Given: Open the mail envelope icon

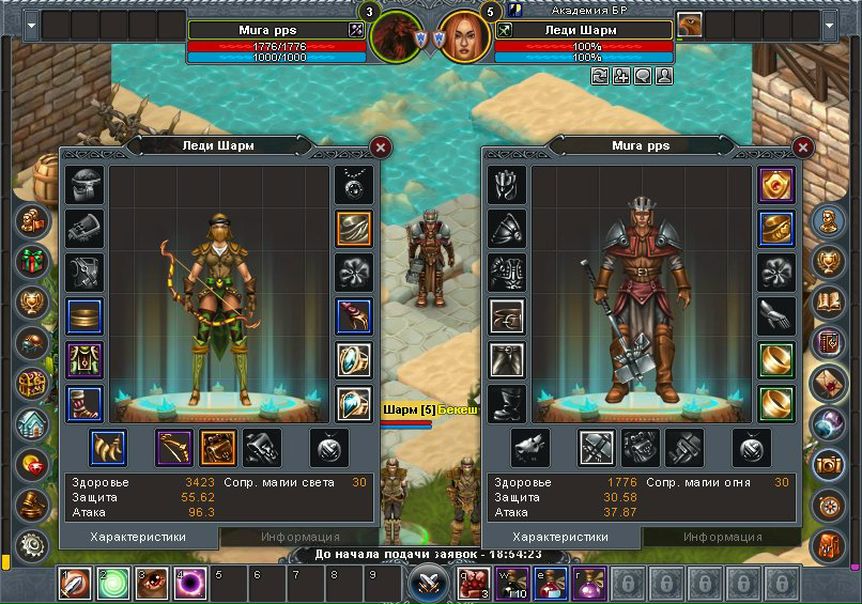Looking at the screenshot, I should pos(828,381).
